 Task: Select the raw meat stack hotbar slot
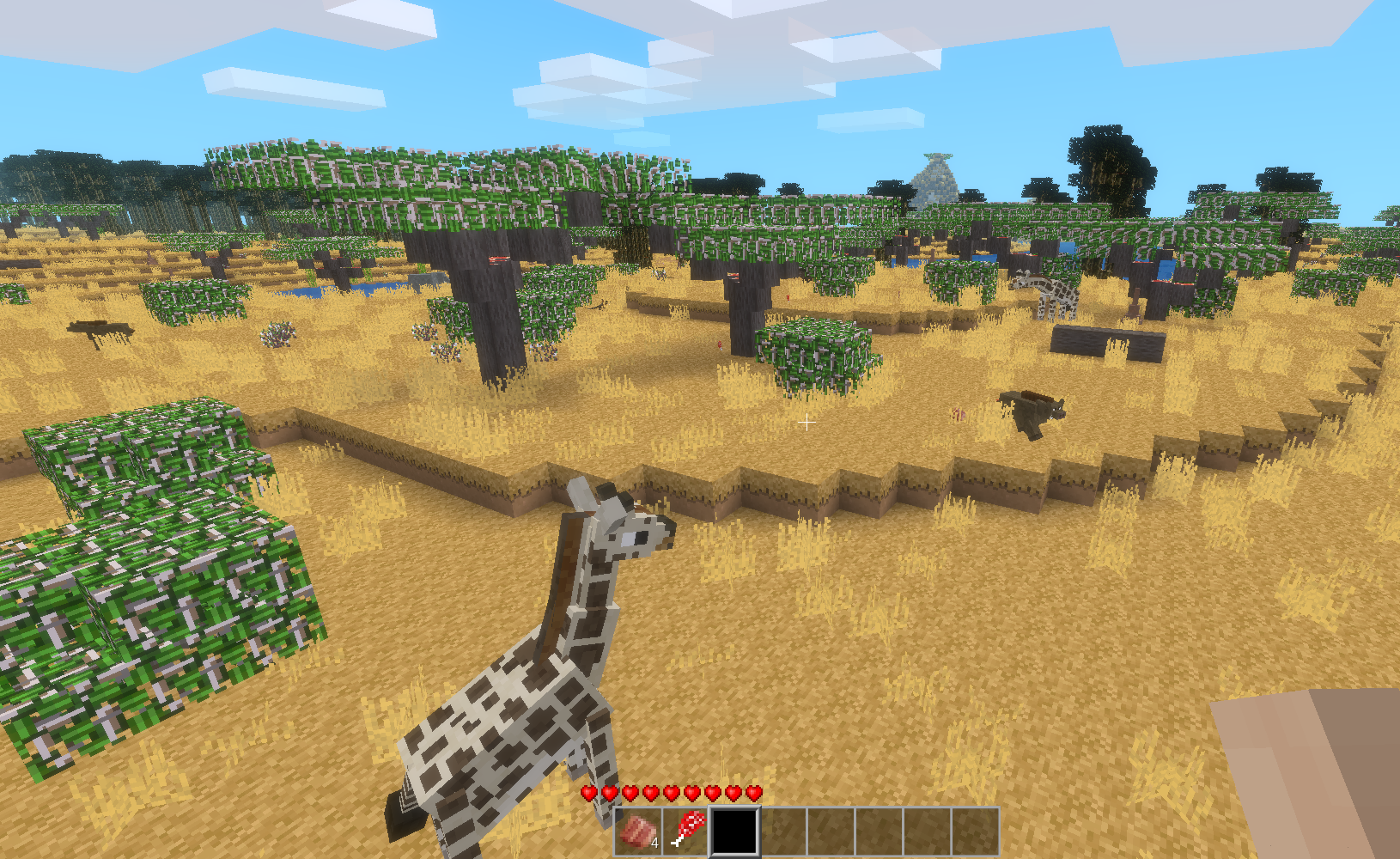tap(639, 831)
